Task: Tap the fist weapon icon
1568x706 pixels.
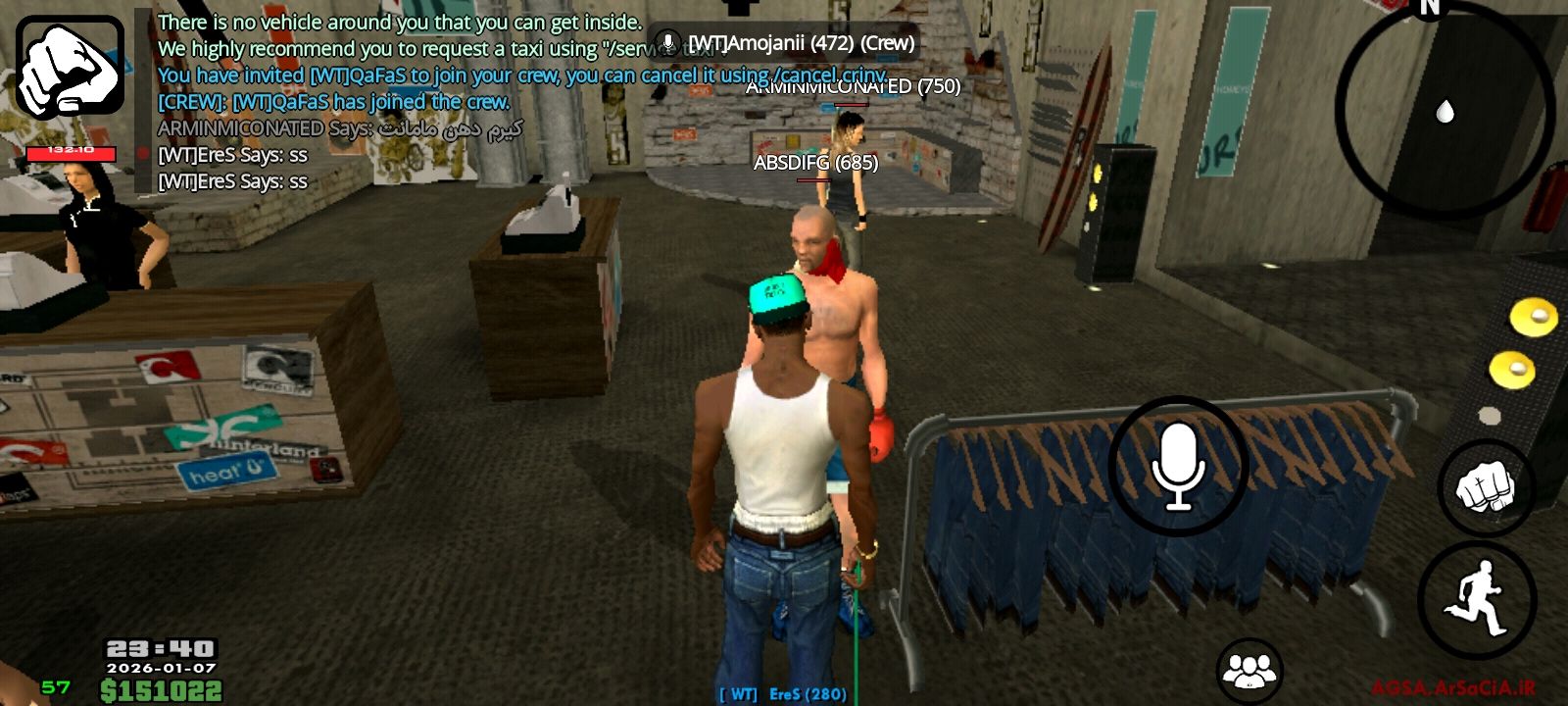Action: [70, 67]
